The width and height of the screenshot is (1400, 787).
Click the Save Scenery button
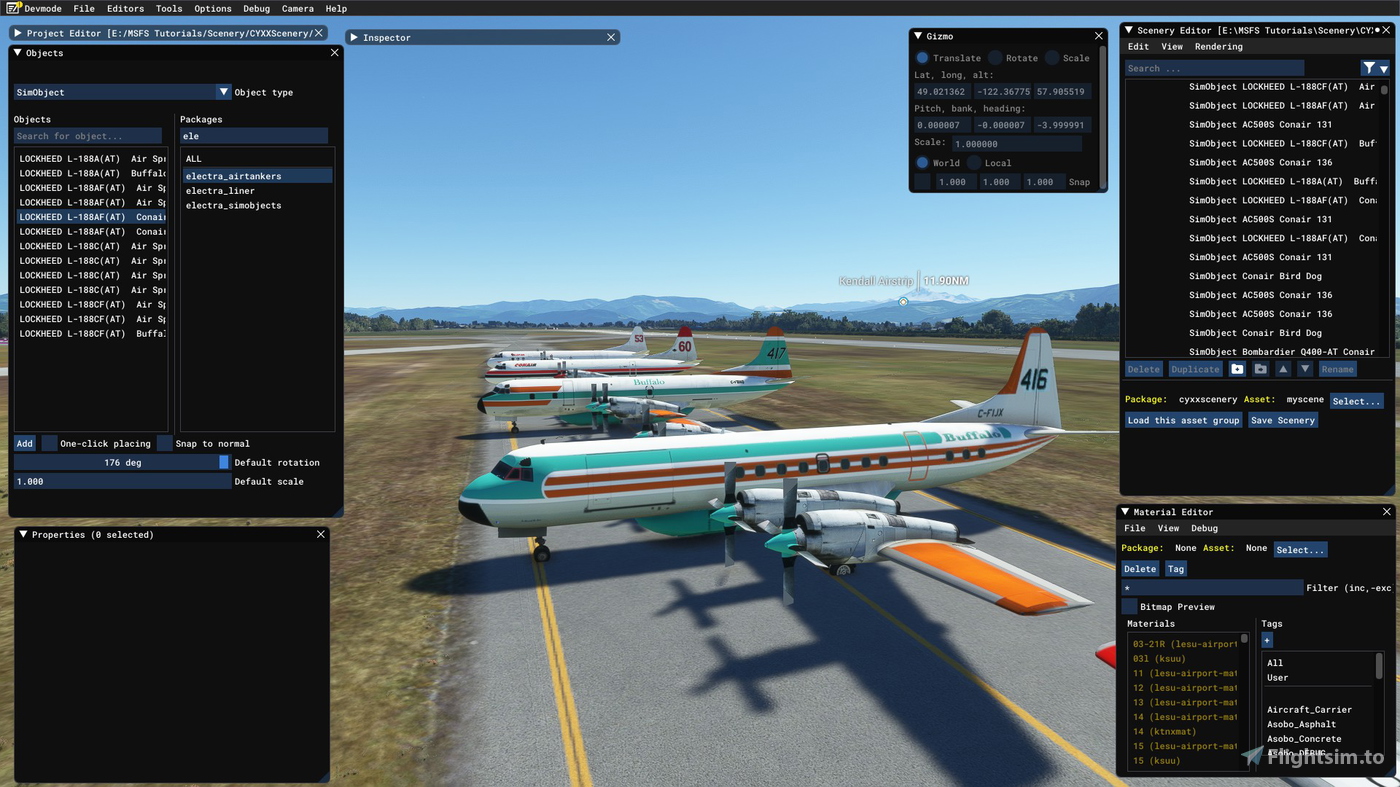(x=1283, y=420)
